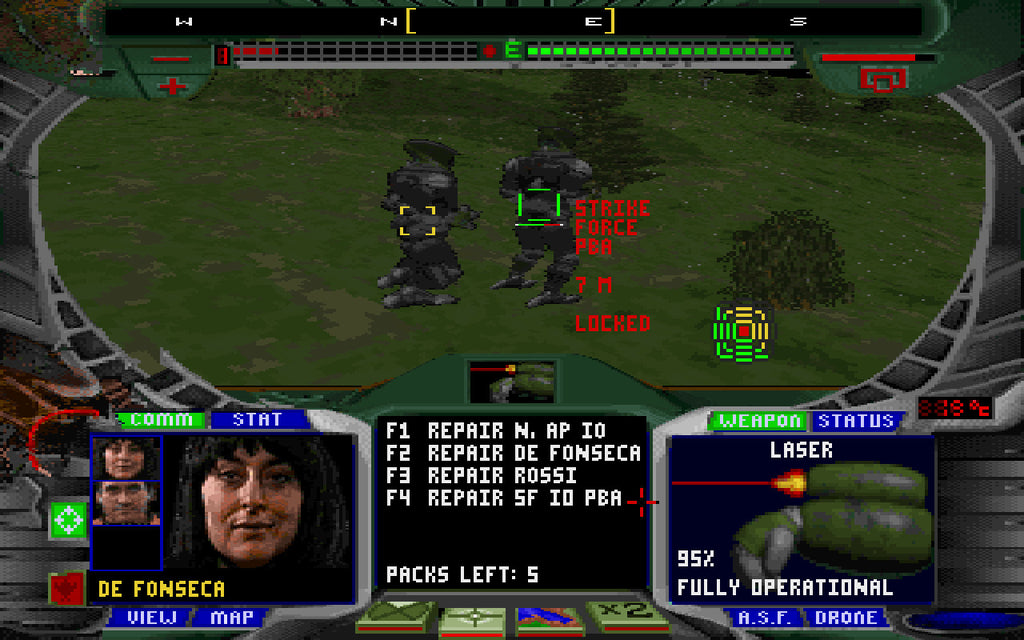This screenshot has height=640, width=1024.
Task: Select De Fonseca's small squad portrait
Action: (x=125, y=458)
